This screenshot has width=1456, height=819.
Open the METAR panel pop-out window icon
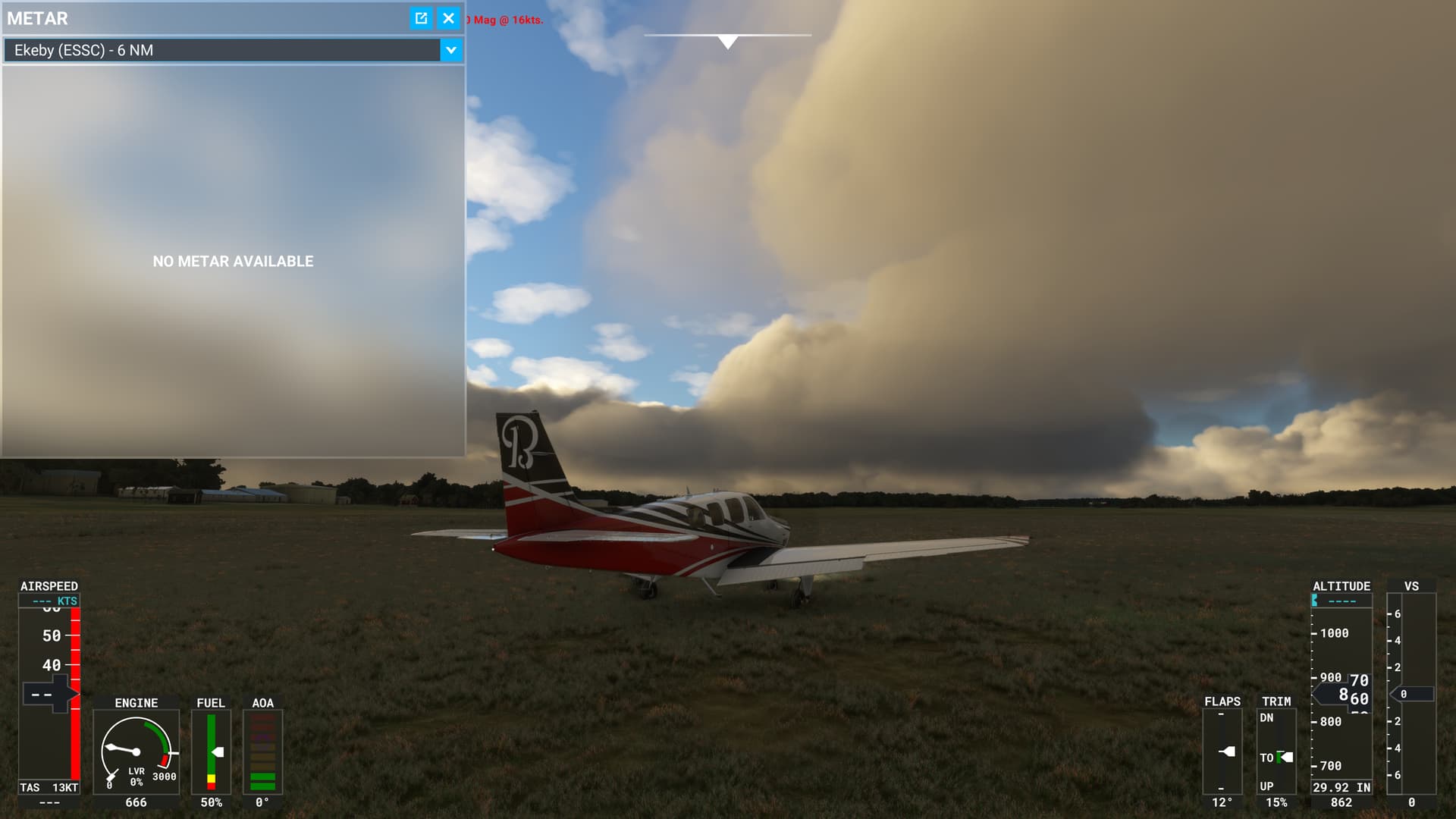[420, 18]
